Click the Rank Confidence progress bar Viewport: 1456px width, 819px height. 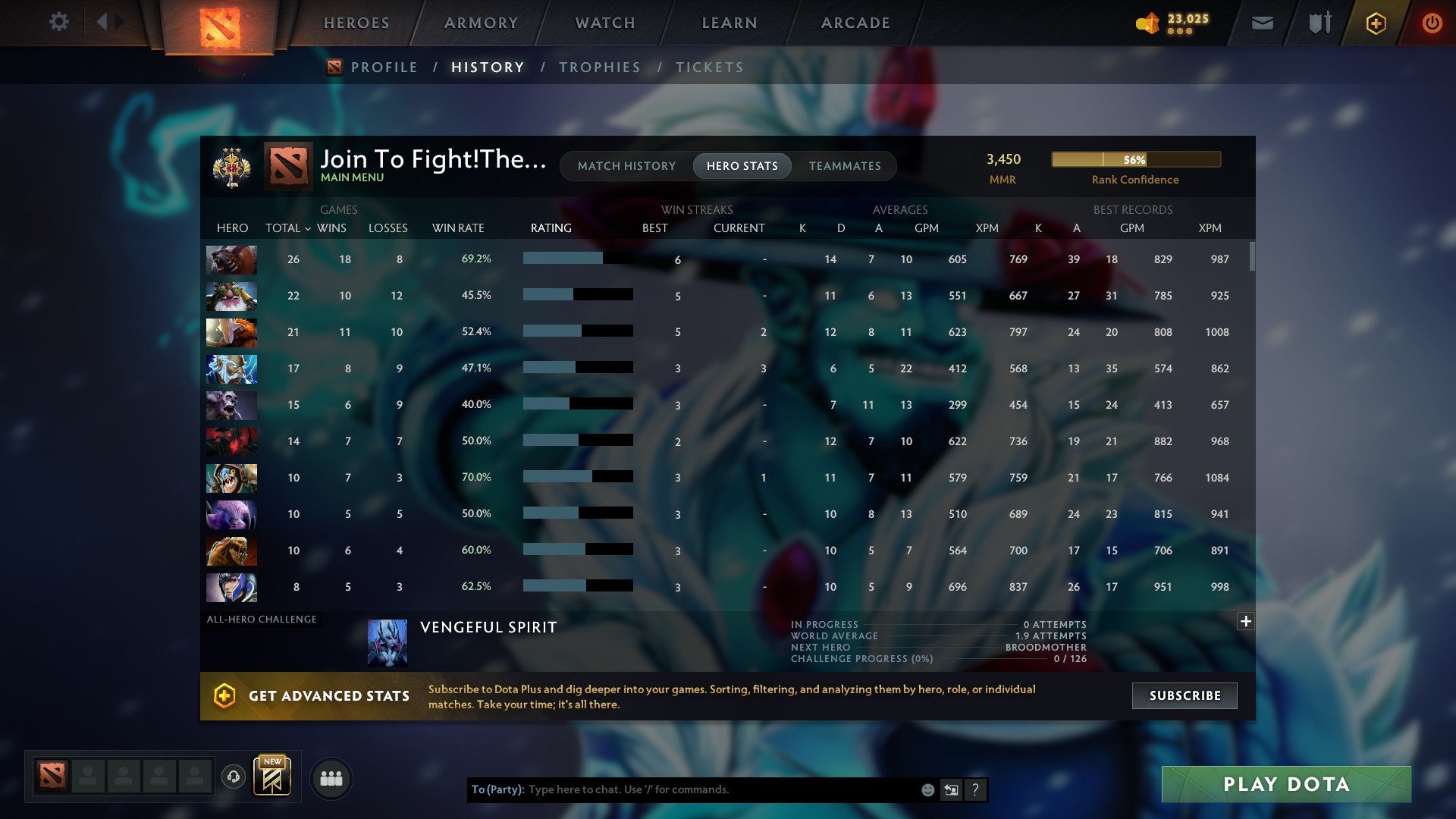pyautogui.click(x=1135, y=160)
